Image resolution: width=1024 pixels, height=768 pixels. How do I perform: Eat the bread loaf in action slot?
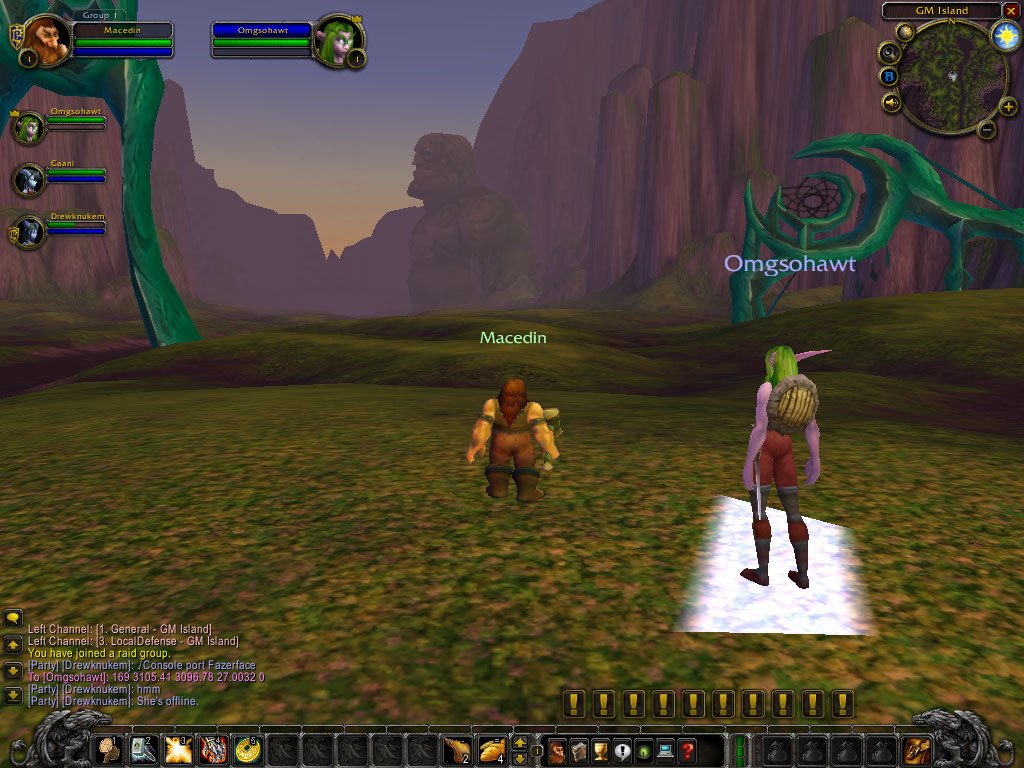491,748
